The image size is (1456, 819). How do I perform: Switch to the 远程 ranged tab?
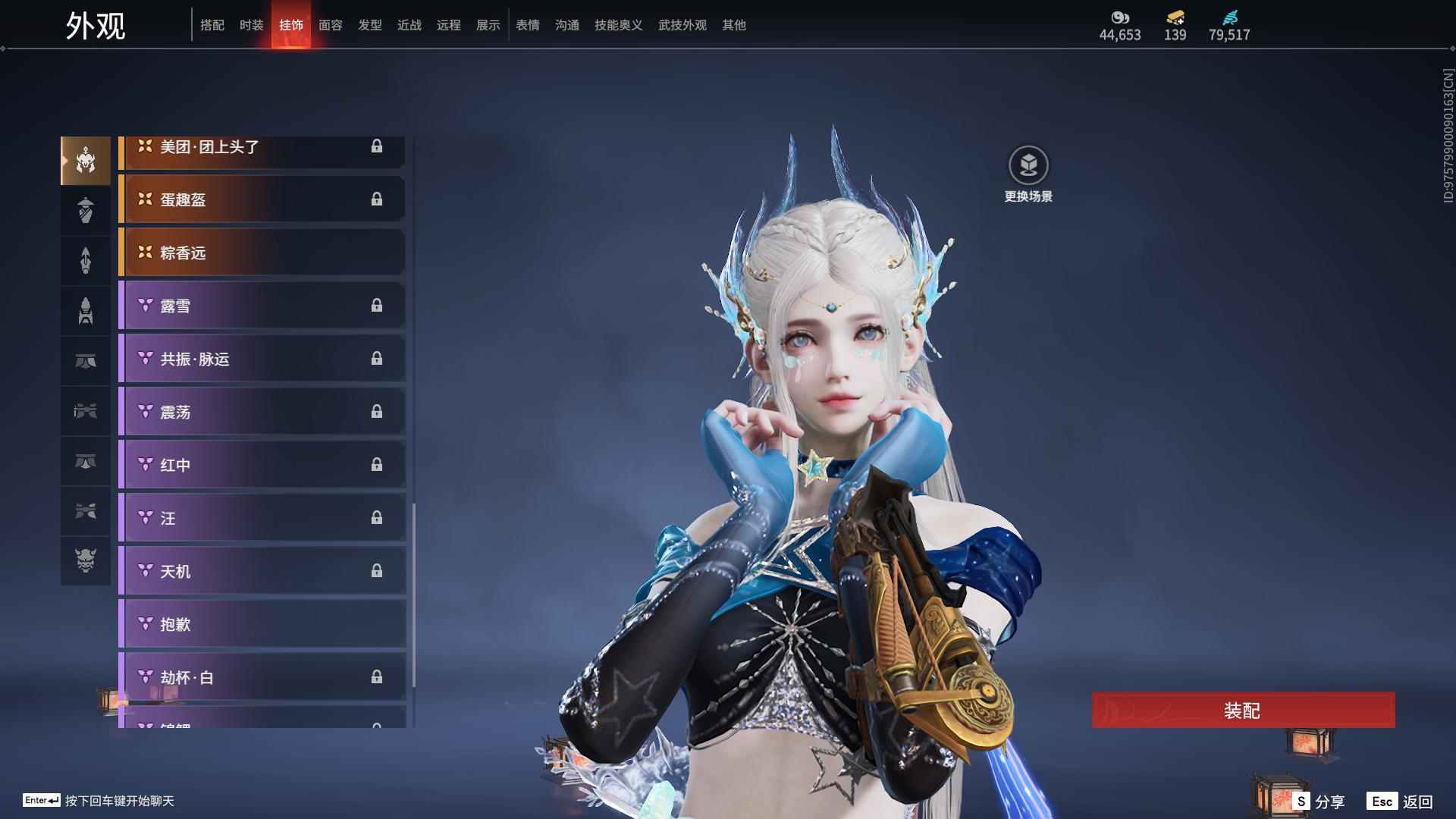[x=449, y=25]
